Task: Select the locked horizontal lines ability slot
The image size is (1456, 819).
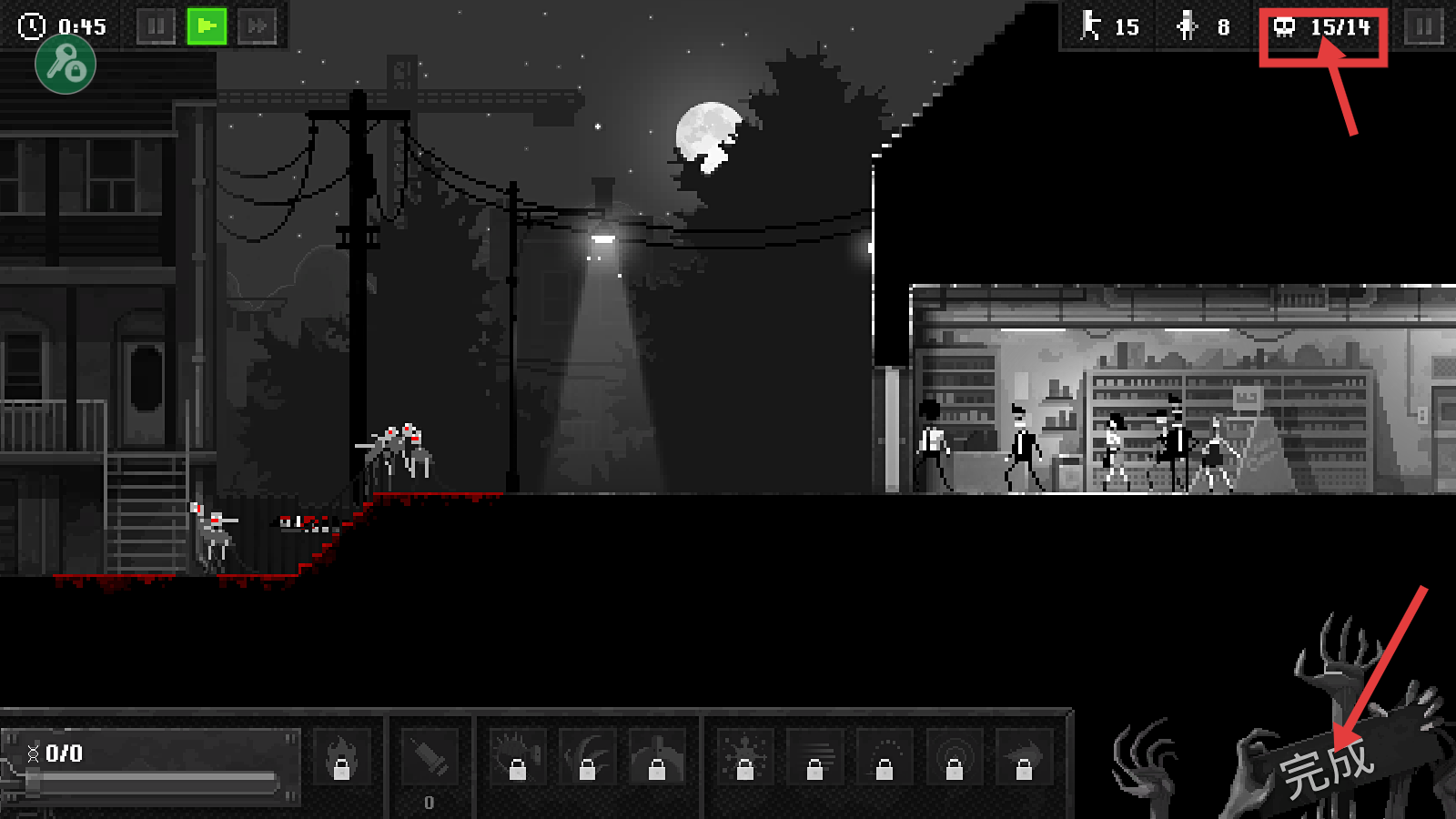Action: (x=814, y=757)
